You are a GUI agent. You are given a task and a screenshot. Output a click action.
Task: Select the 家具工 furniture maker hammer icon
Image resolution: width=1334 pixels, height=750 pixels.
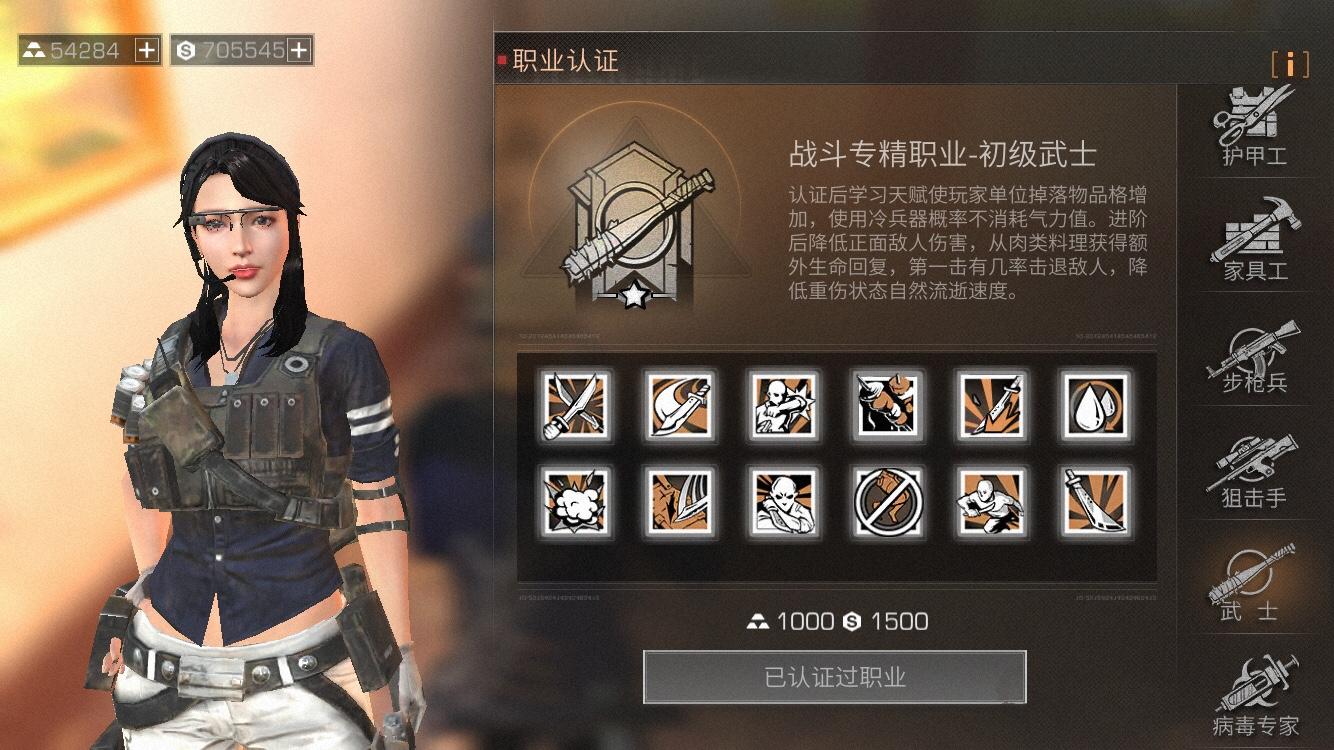pos(1253,235)
